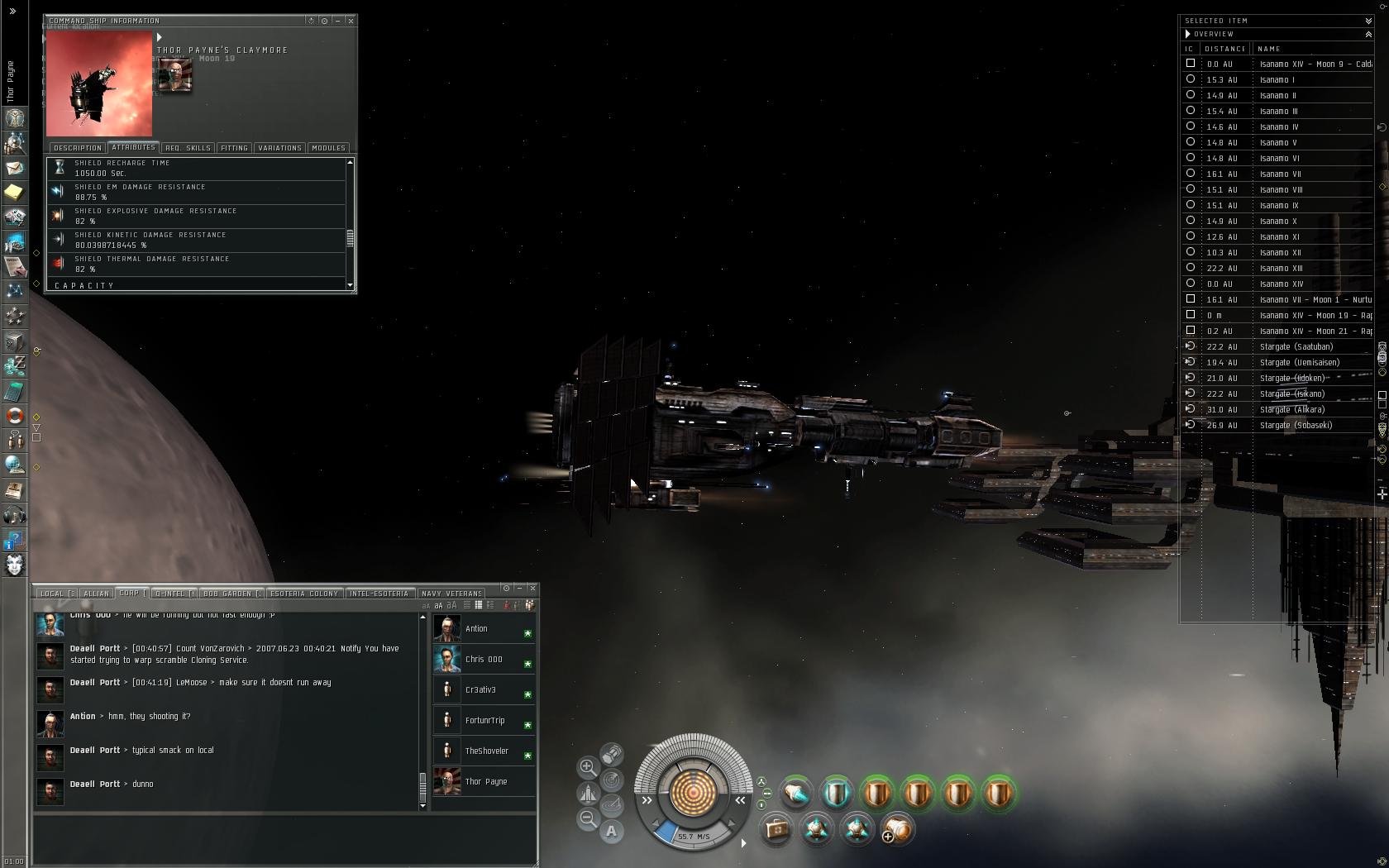Switch to the Description tab
The width and height of the screenshot is (1389, 868).
click(x=78, y=148)
